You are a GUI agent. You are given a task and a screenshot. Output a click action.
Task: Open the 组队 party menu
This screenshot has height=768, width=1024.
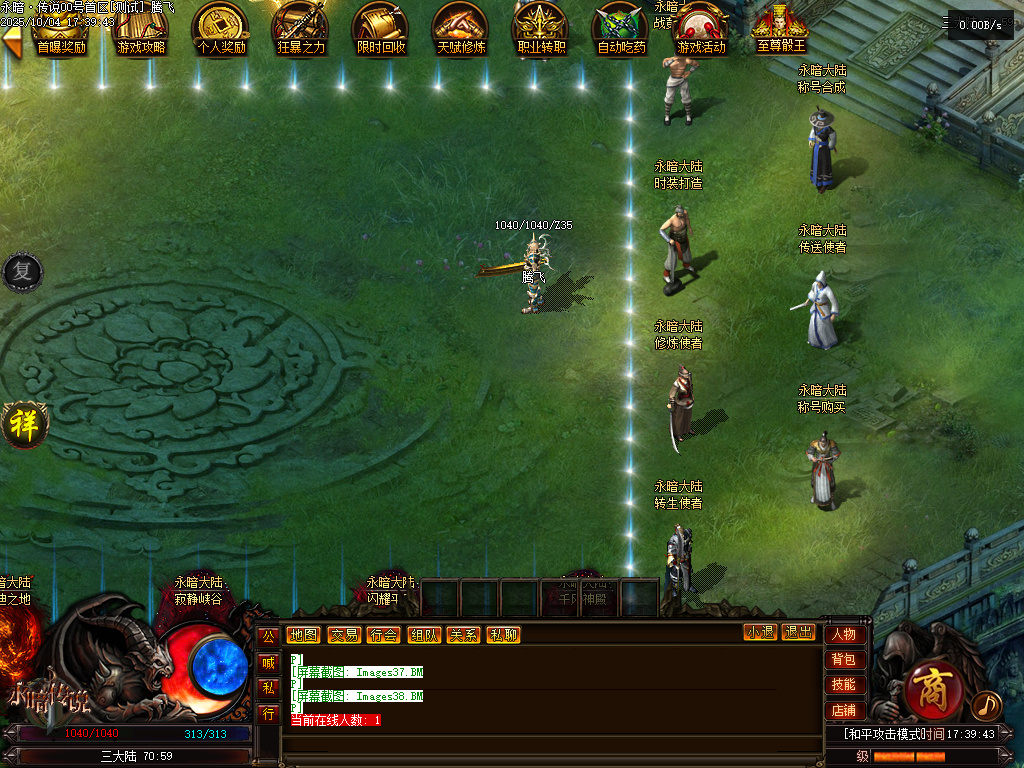pos(423,634)
